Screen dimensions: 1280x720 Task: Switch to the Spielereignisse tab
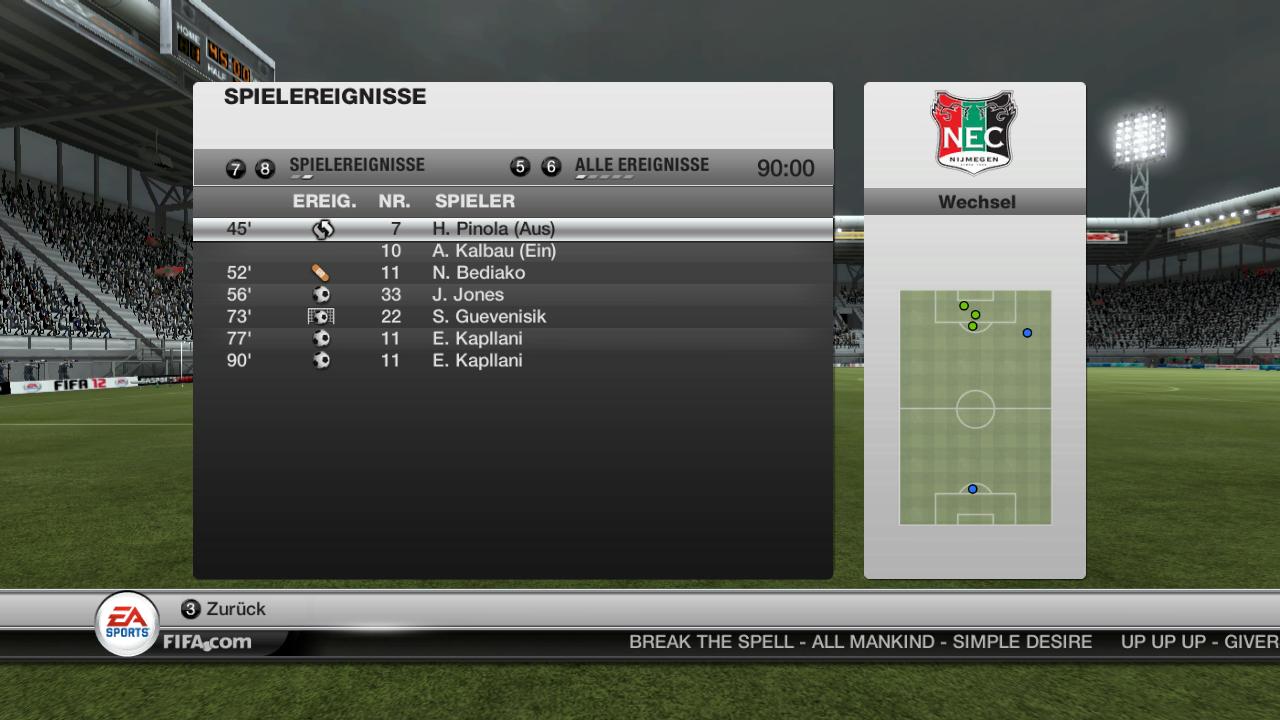click(356, 166)
